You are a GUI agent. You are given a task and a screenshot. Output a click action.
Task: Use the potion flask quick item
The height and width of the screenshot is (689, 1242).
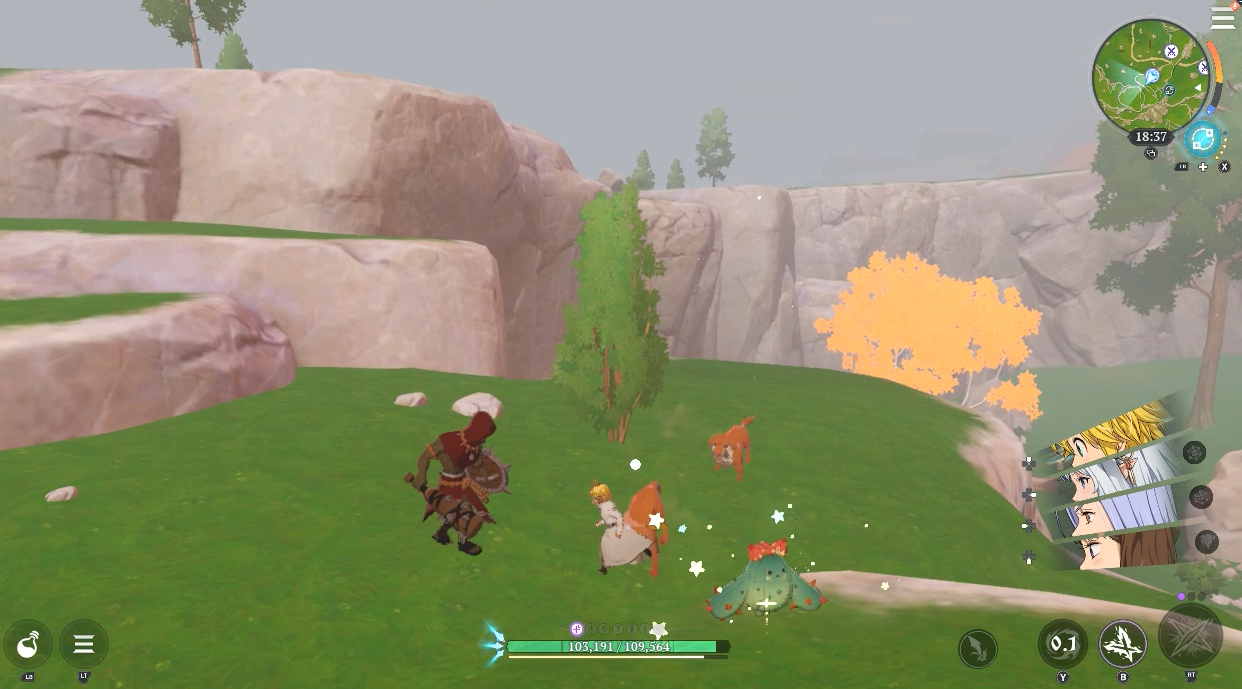click(x=28, y=643)
